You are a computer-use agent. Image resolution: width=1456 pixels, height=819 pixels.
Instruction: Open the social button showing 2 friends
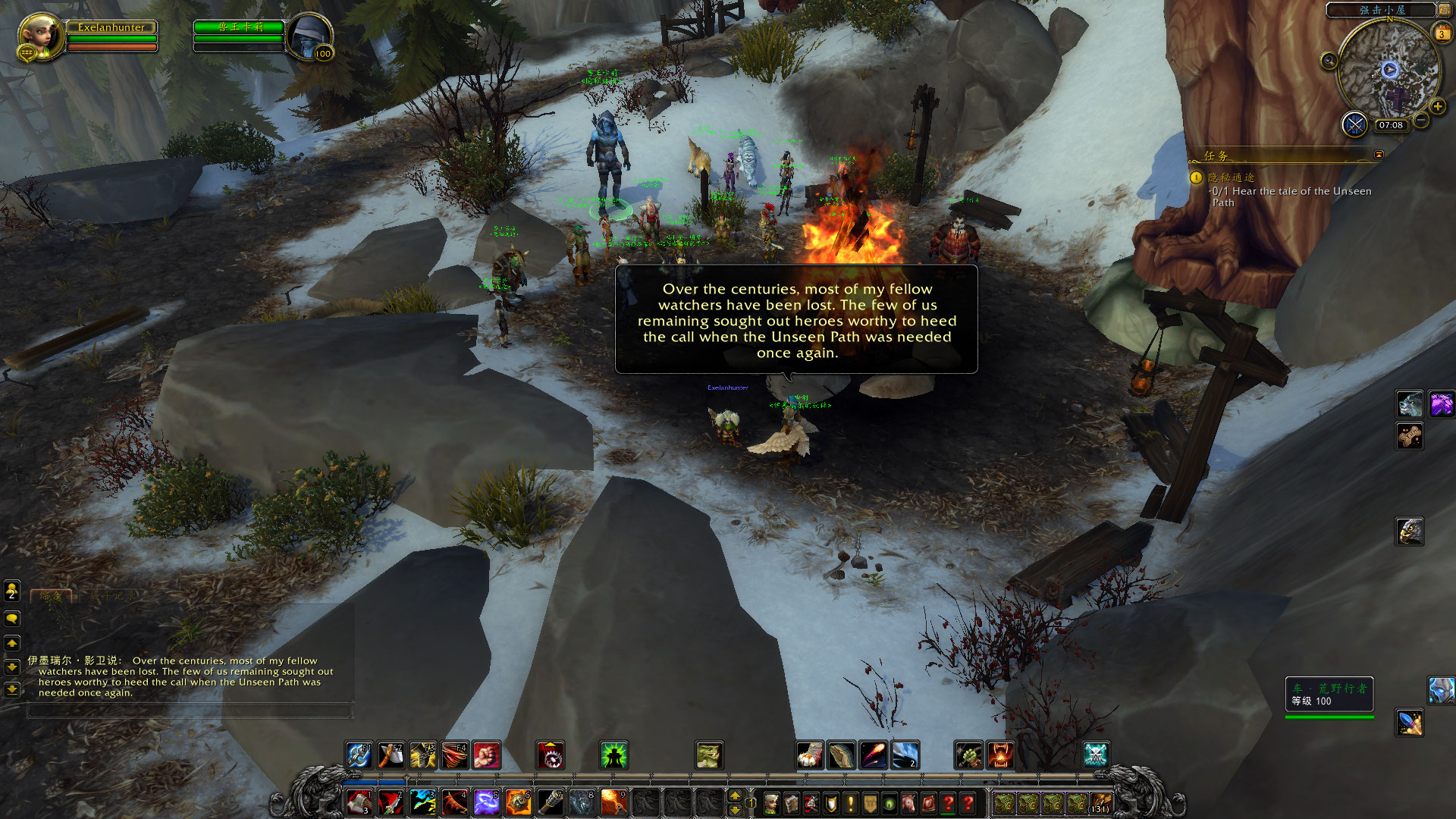(x=12, y=590)
